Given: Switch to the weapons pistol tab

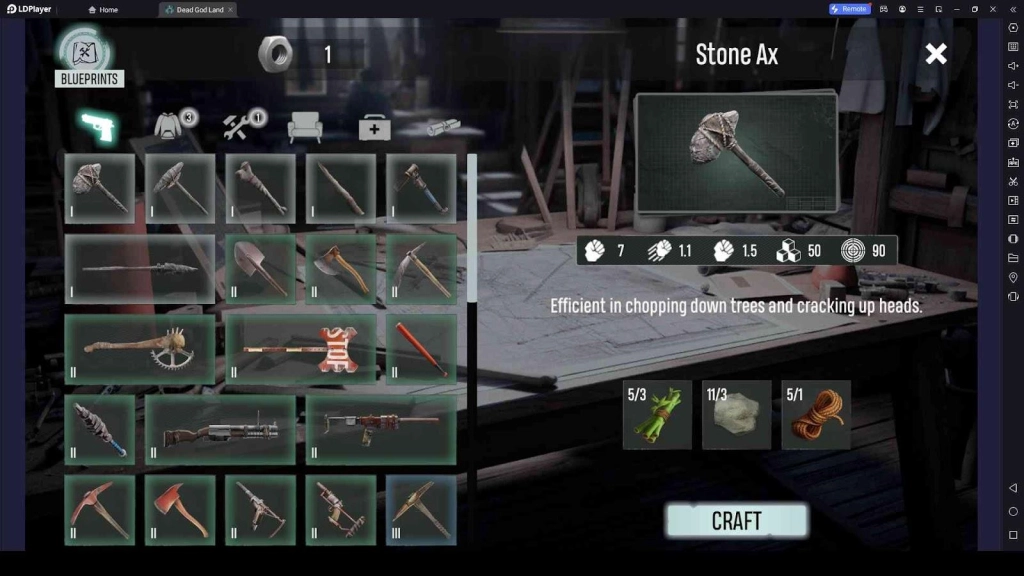Looking at the screenshot, I should pos(99,127).
